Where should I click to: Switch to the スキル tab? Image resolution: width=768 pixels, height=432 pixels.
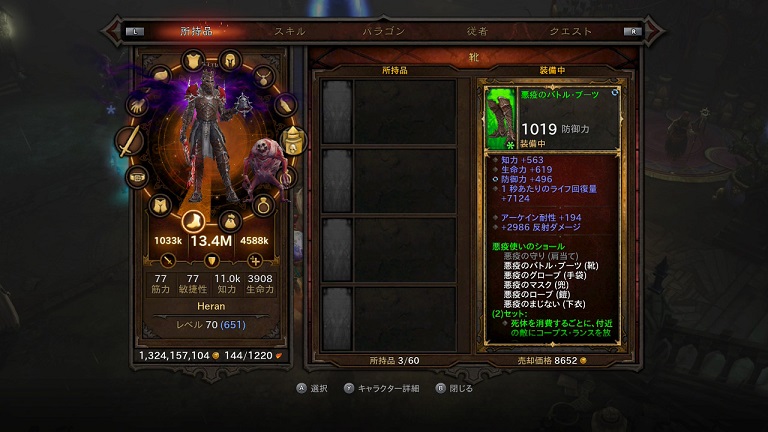tap(290, 31)
